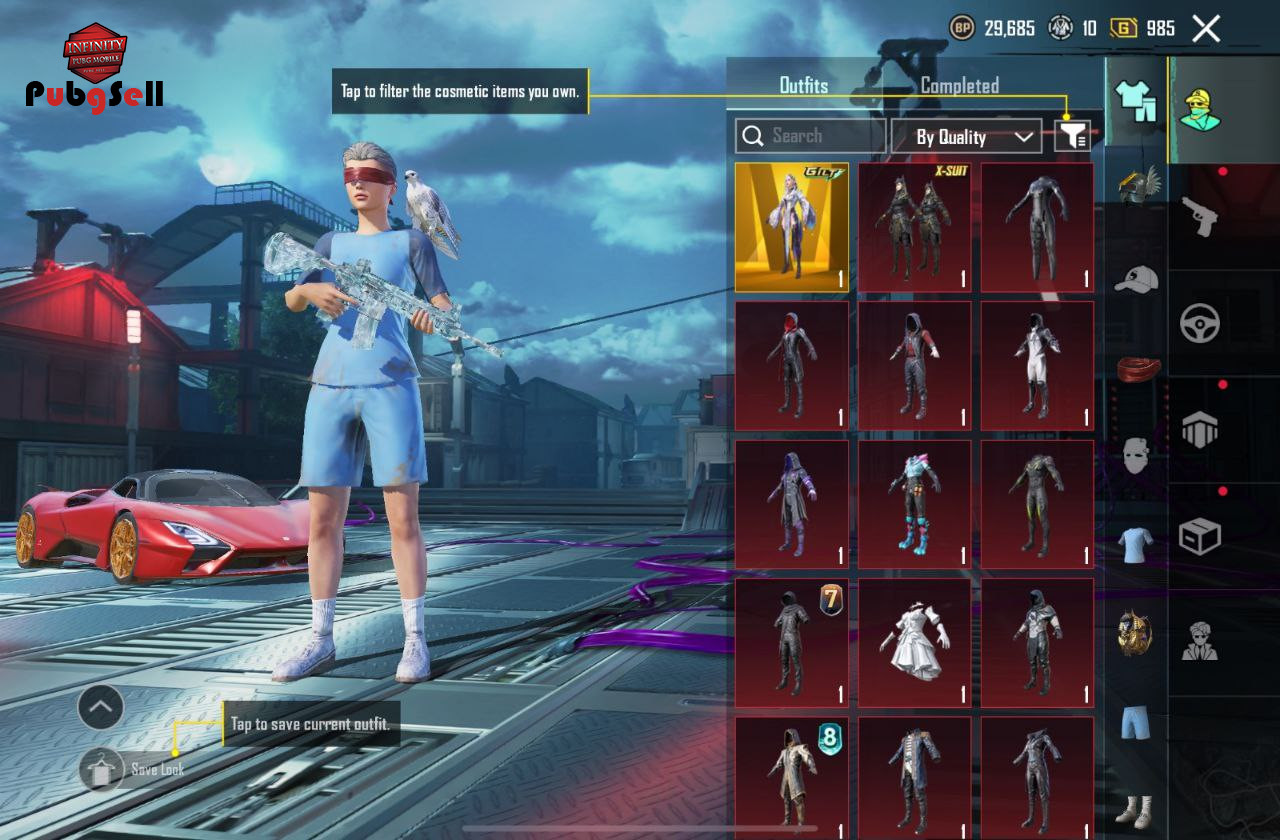Select the white wedding dress outfit
1280x840 pixels.
915,643
